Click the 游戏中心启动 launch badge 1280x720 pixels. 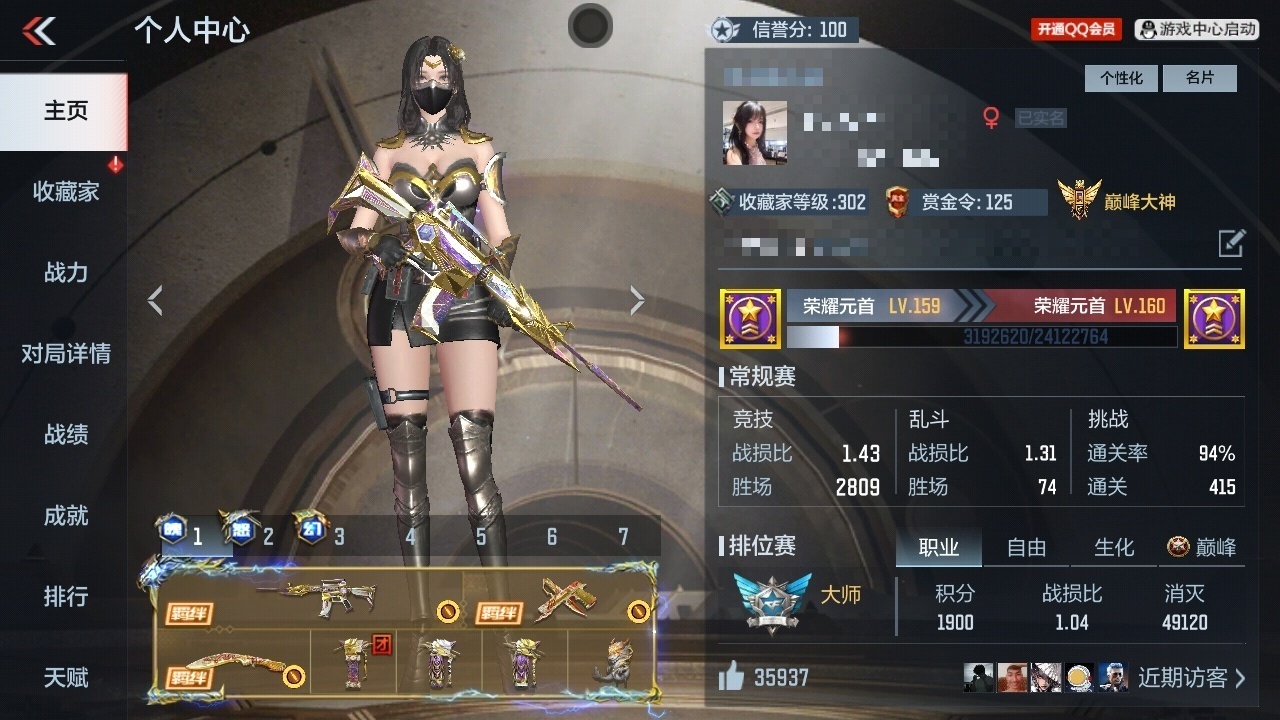(x=1197, y=29)
